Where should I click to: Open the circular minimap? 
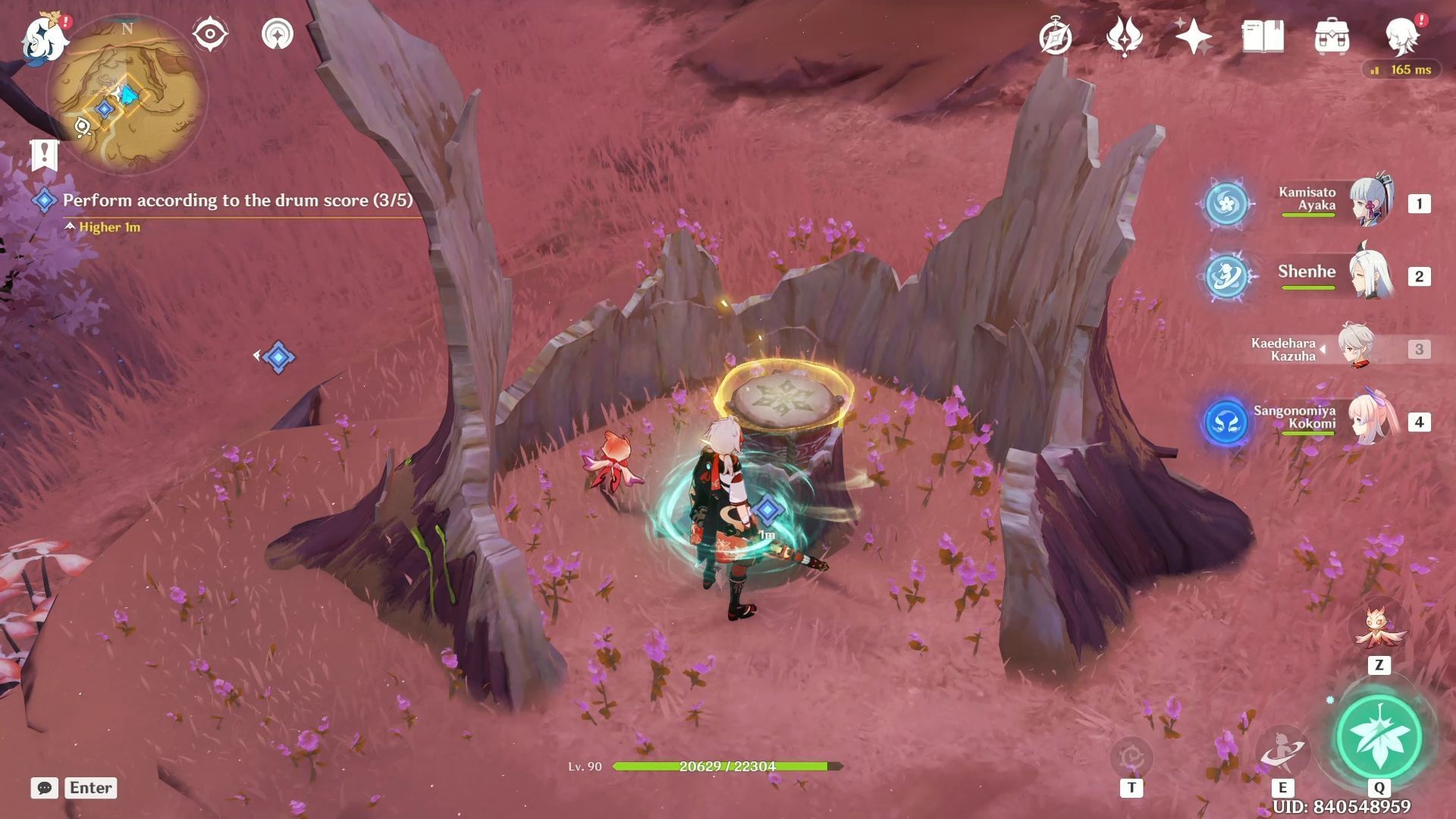(x=127, y=96)
